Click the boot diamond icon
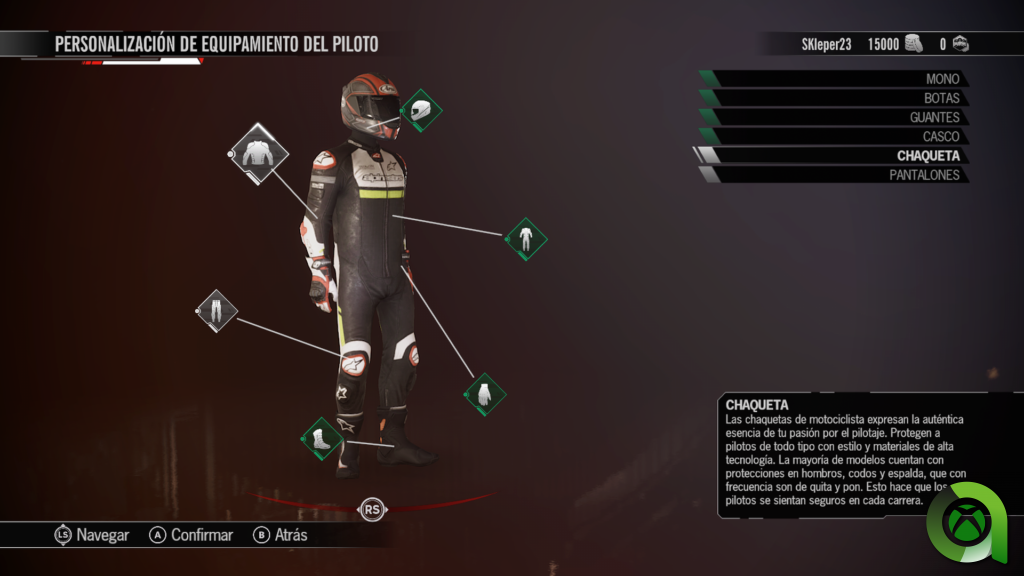 (322, 439)
